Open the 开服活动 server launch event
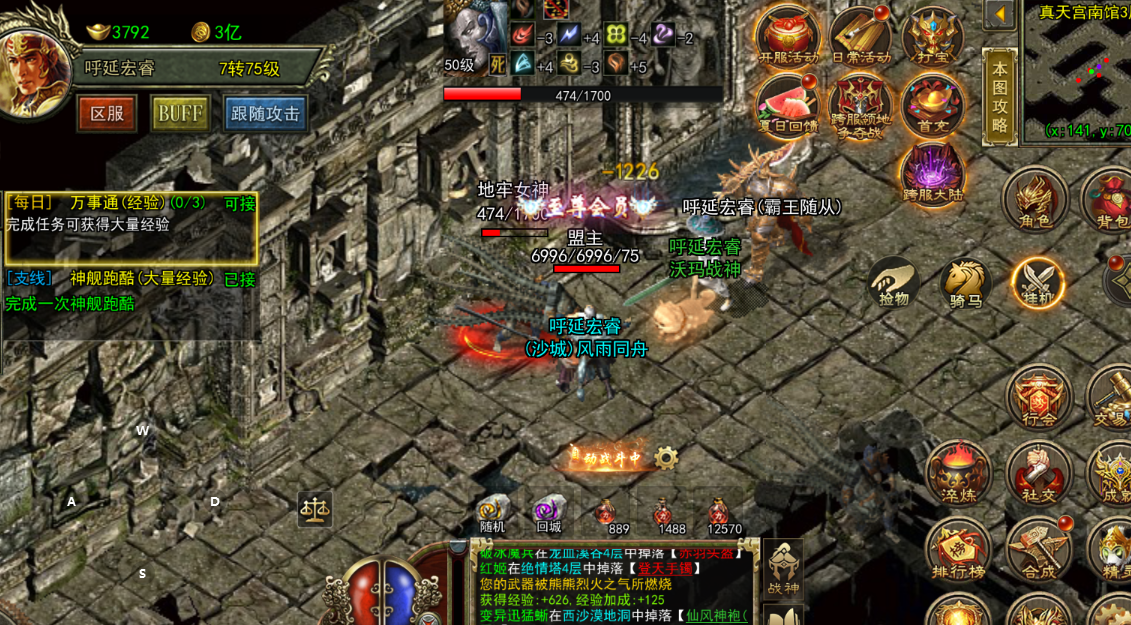This screenshot has width=1131, height=625. tap(788, 35)
